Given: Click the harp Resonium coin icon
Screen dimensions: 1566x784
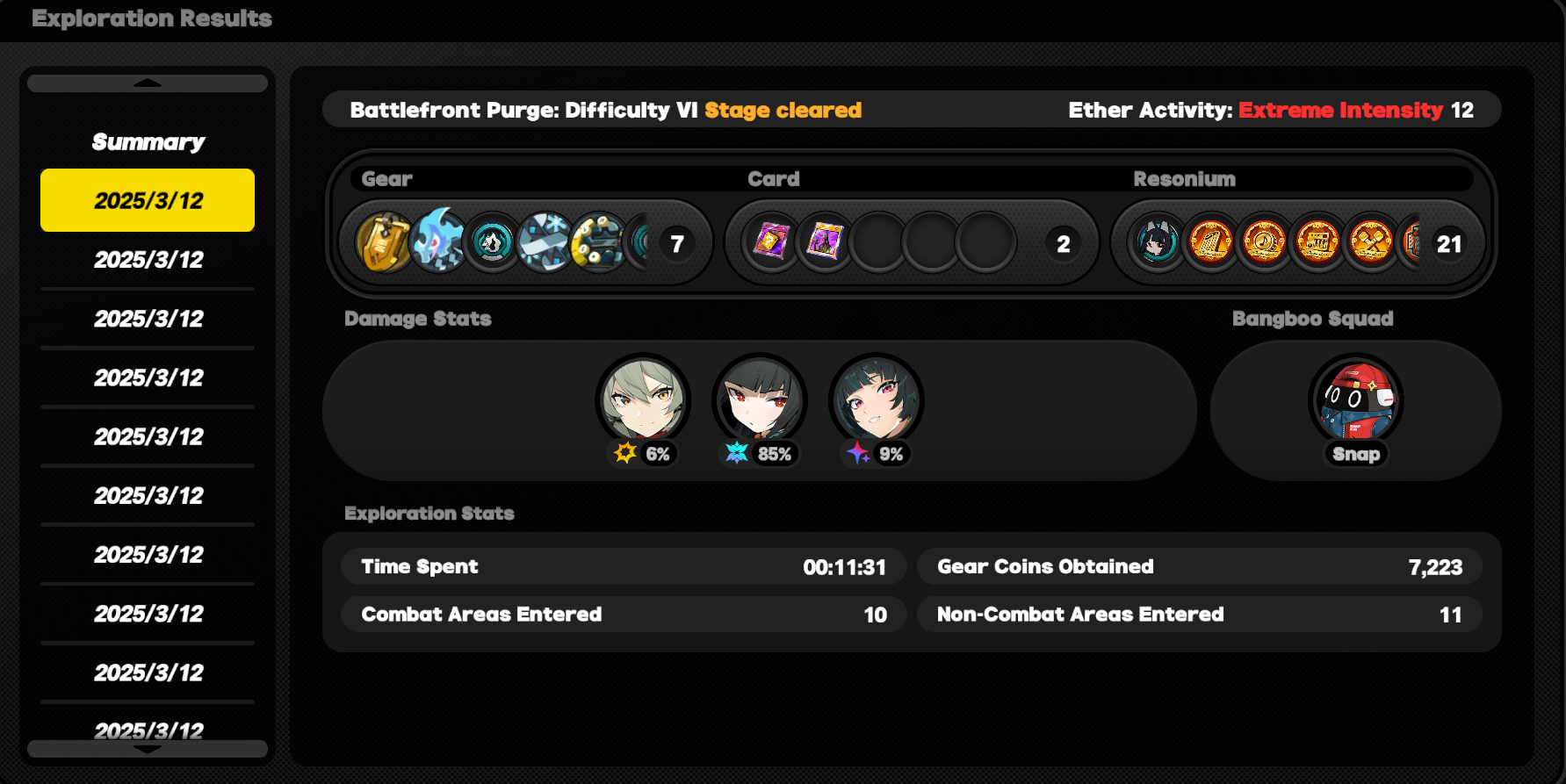Looking at the screenshot, I should tap(1212, 243).
